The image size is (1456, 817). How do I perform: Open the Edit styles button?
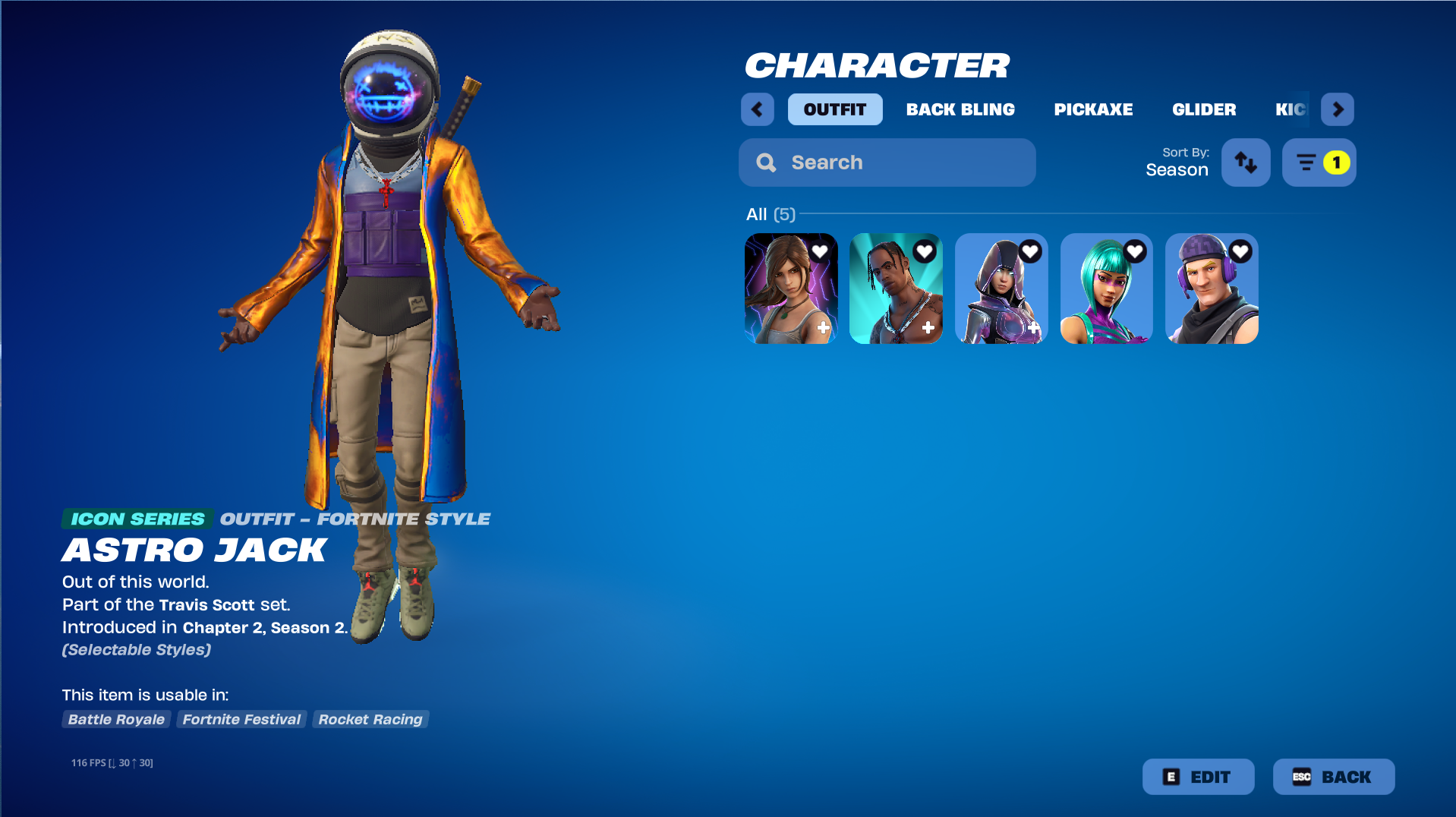click(1197, 777)
